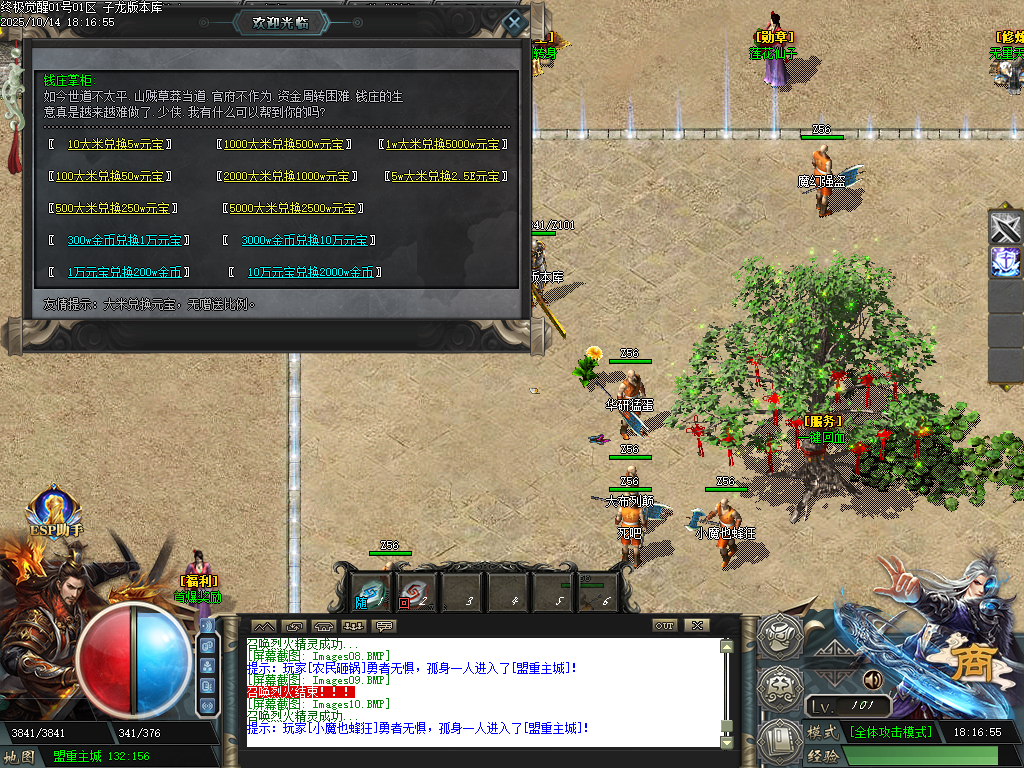Use the 随 scroll in hotbar slot 1
Image resolution: width=1024 pixels, height=768 pixels.
[371, 592]
